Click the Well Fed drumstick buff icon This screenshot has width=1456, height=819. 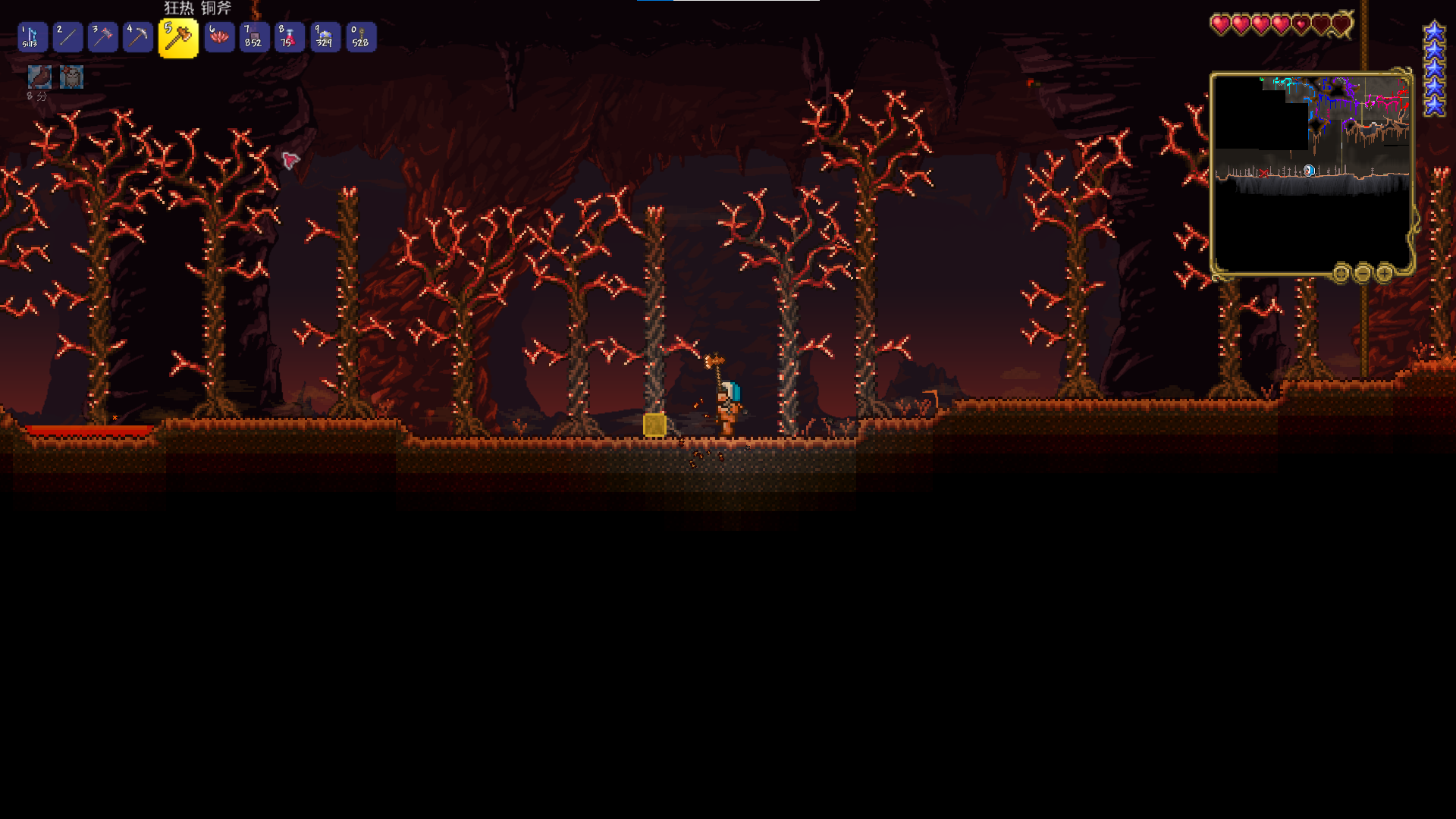[39, 77]
